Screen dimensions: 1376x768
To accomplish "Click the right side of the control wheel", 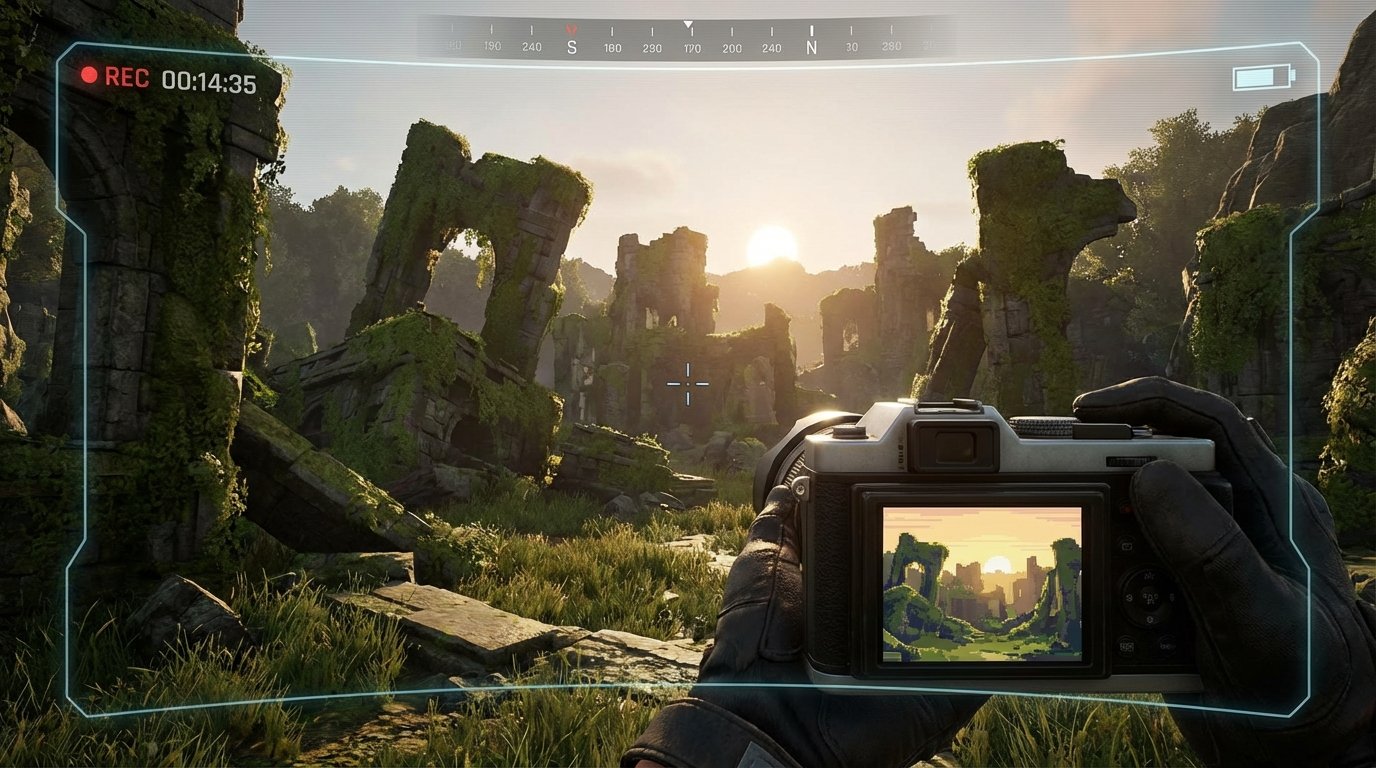I will point(1171,596).
